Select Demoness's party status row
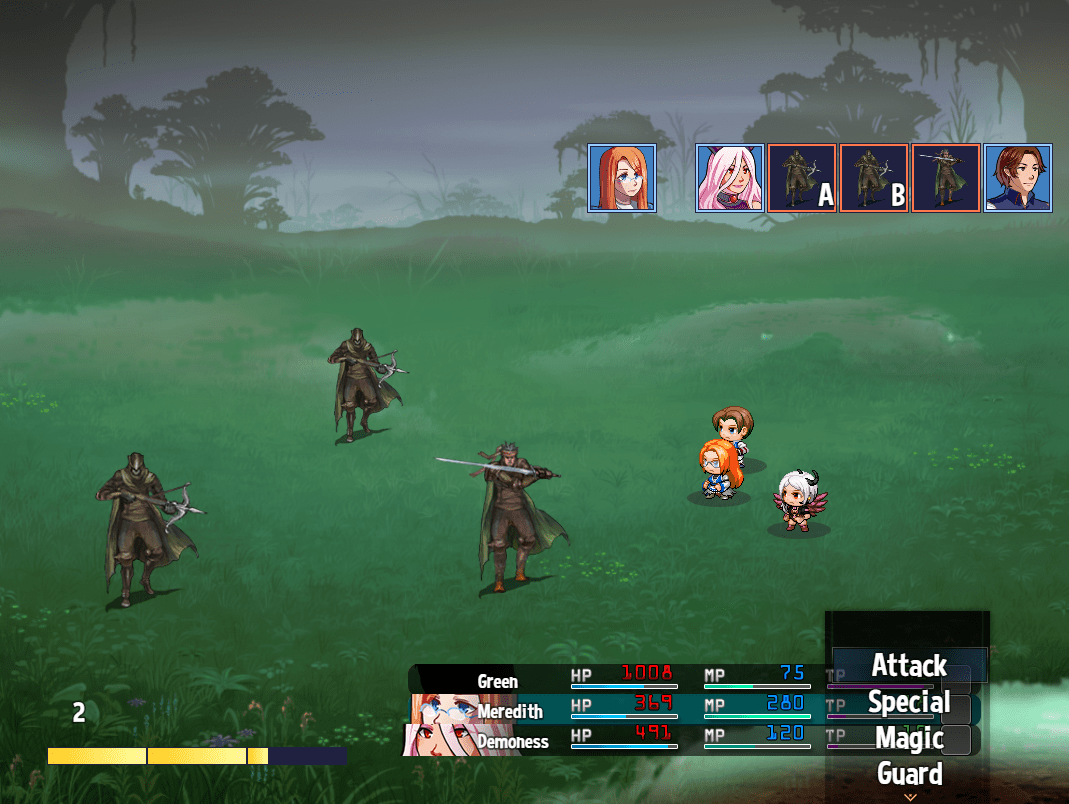 620,740
